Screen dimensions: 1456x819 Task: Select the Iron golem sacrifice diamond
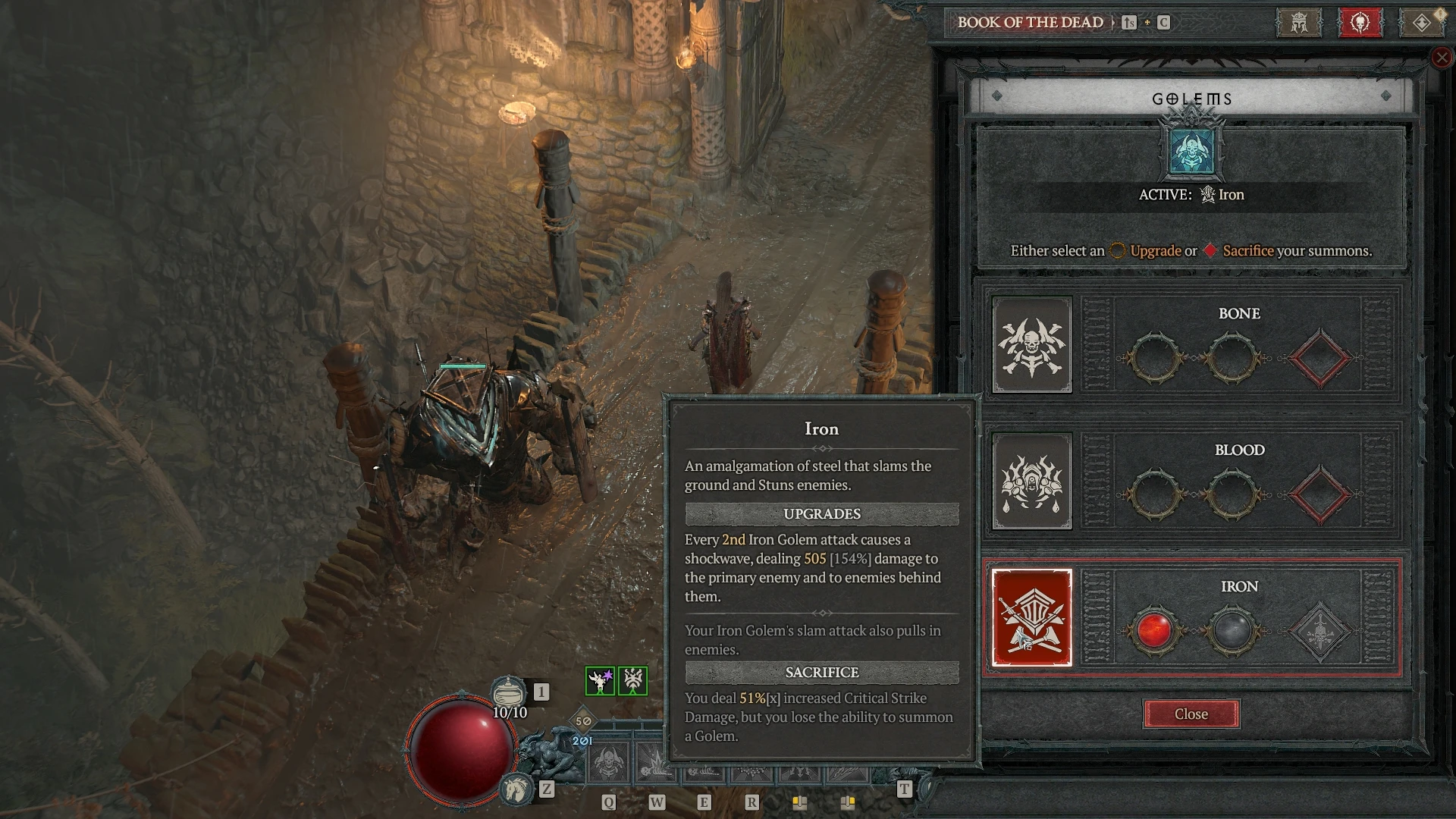[1319, 631]
